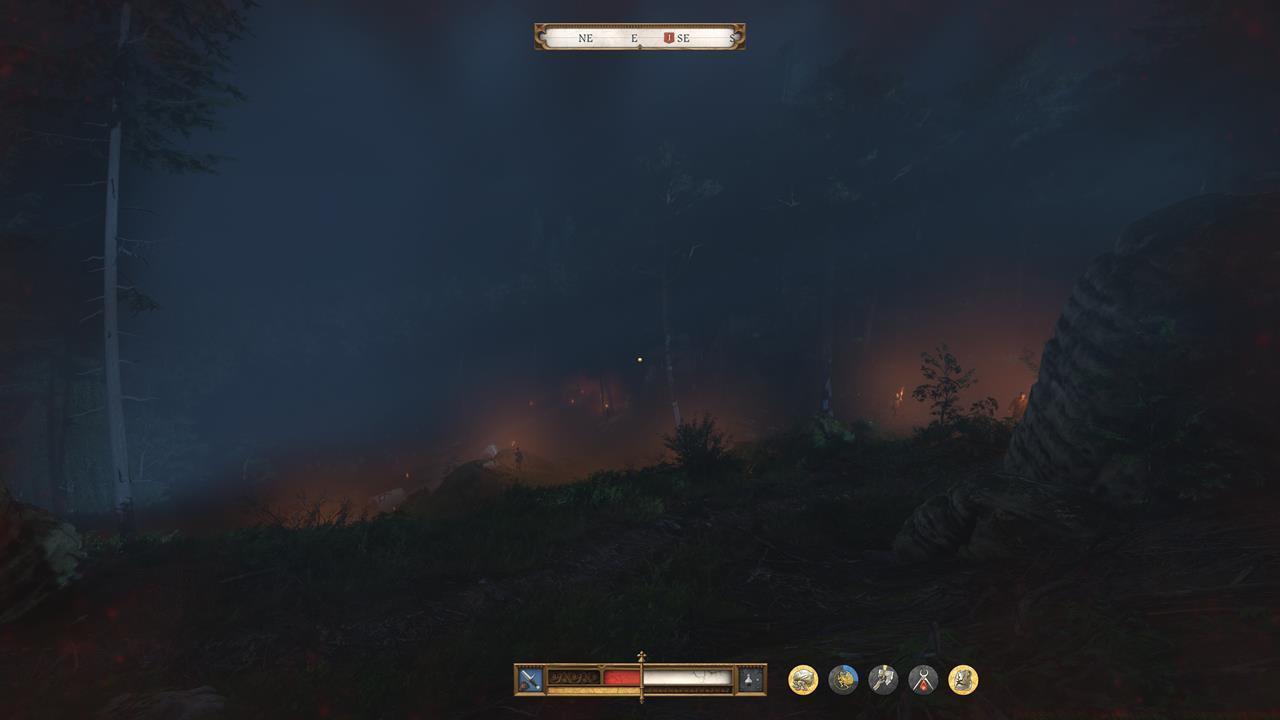Viewport: 1280px width, 720px height.
Task: Click the white stamina bar
Action: point(690,677)
